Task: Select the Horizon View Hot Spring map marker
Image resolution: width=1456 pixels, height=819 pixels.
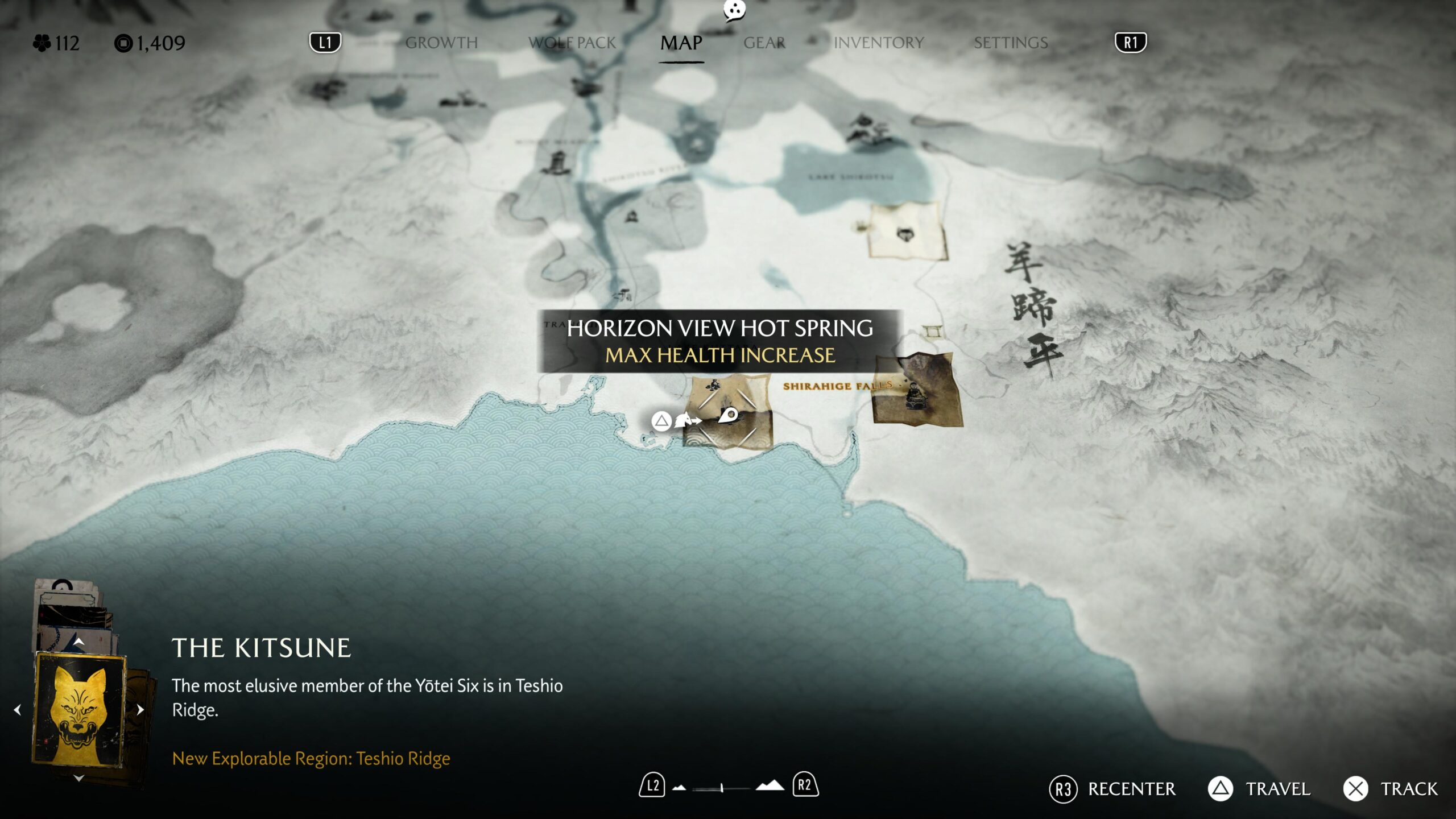Action: (x=728, y=416)
